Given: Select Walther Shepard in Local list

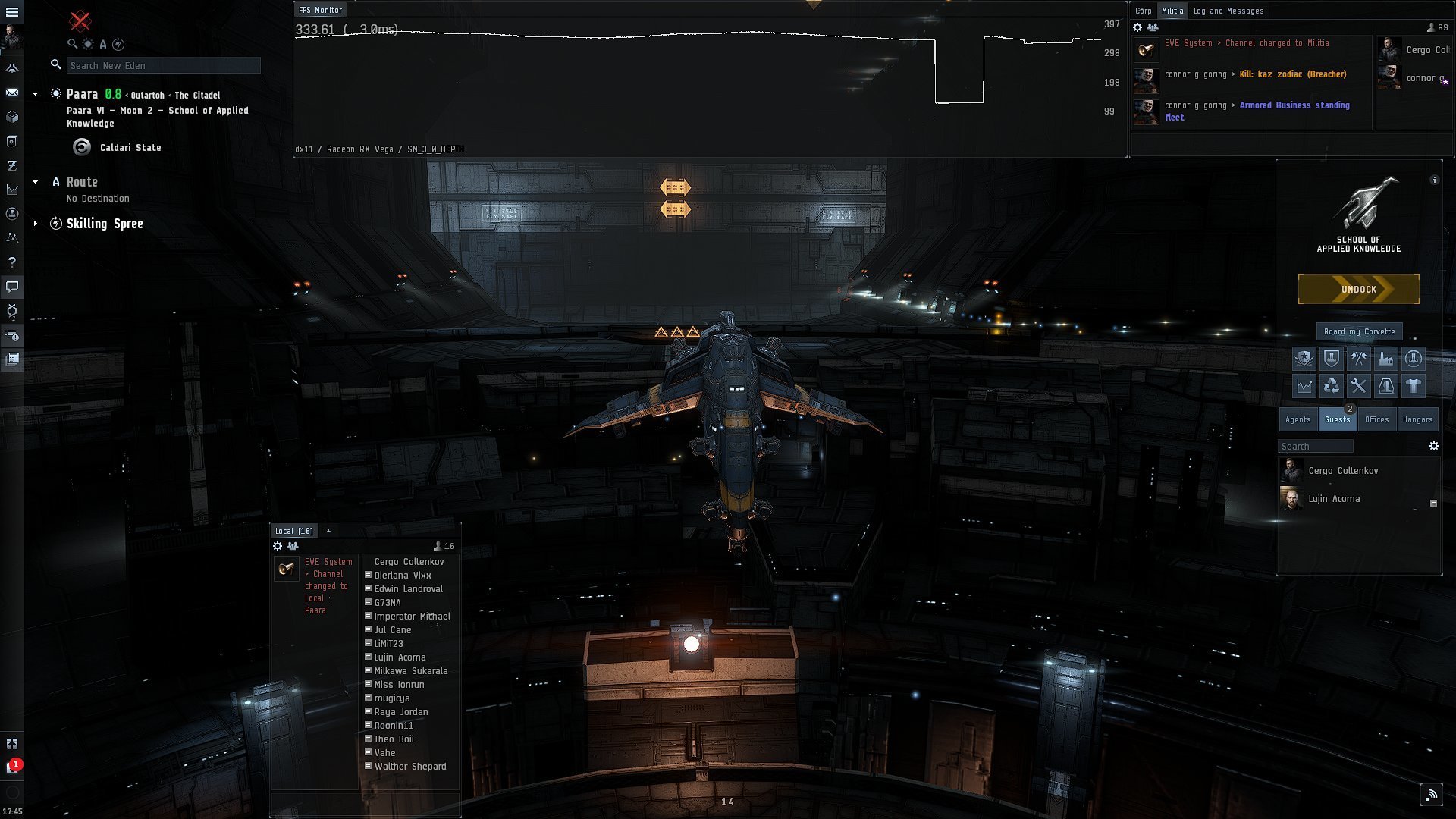Looking at the screenshot, I should point(409,767).
